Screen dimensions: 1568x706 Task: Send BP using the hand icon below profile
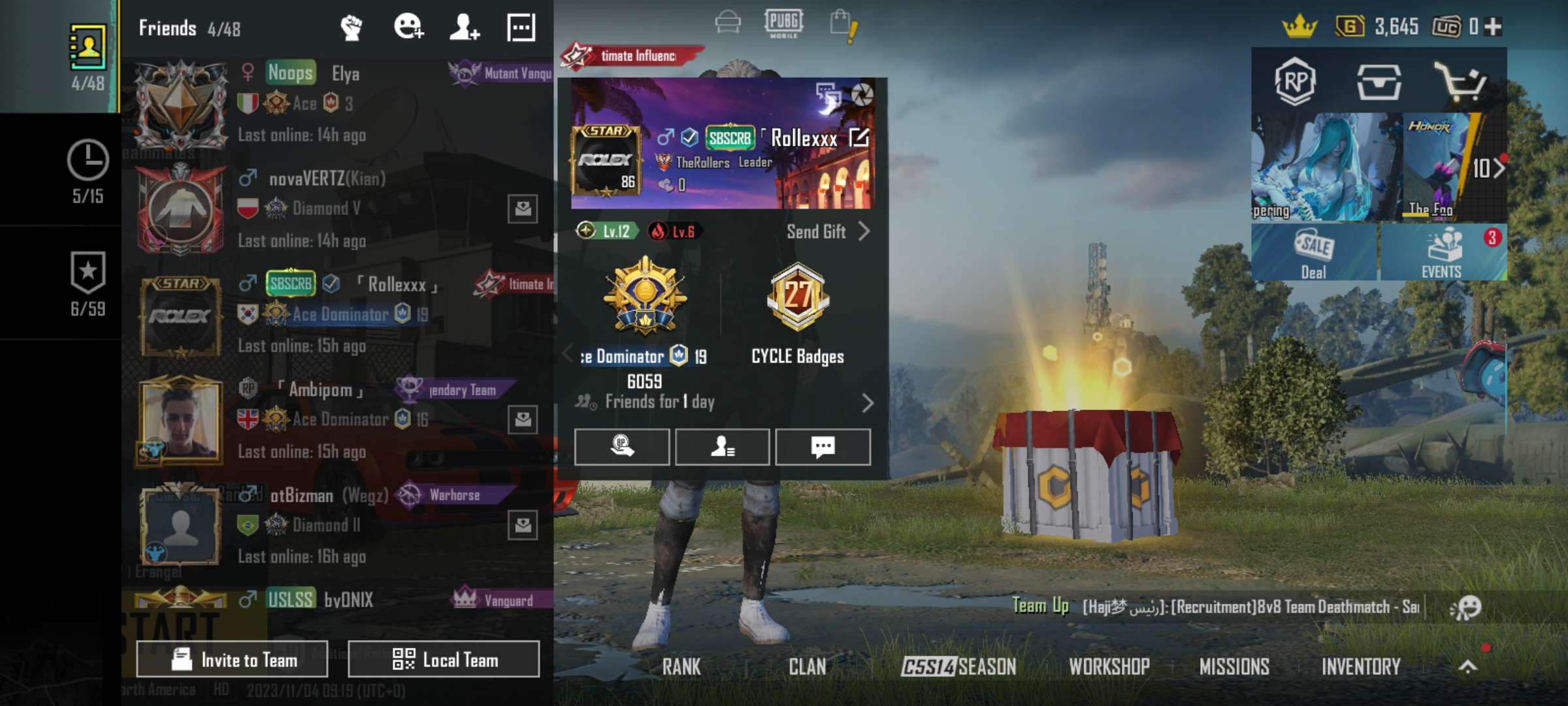(x=623, y=446)
